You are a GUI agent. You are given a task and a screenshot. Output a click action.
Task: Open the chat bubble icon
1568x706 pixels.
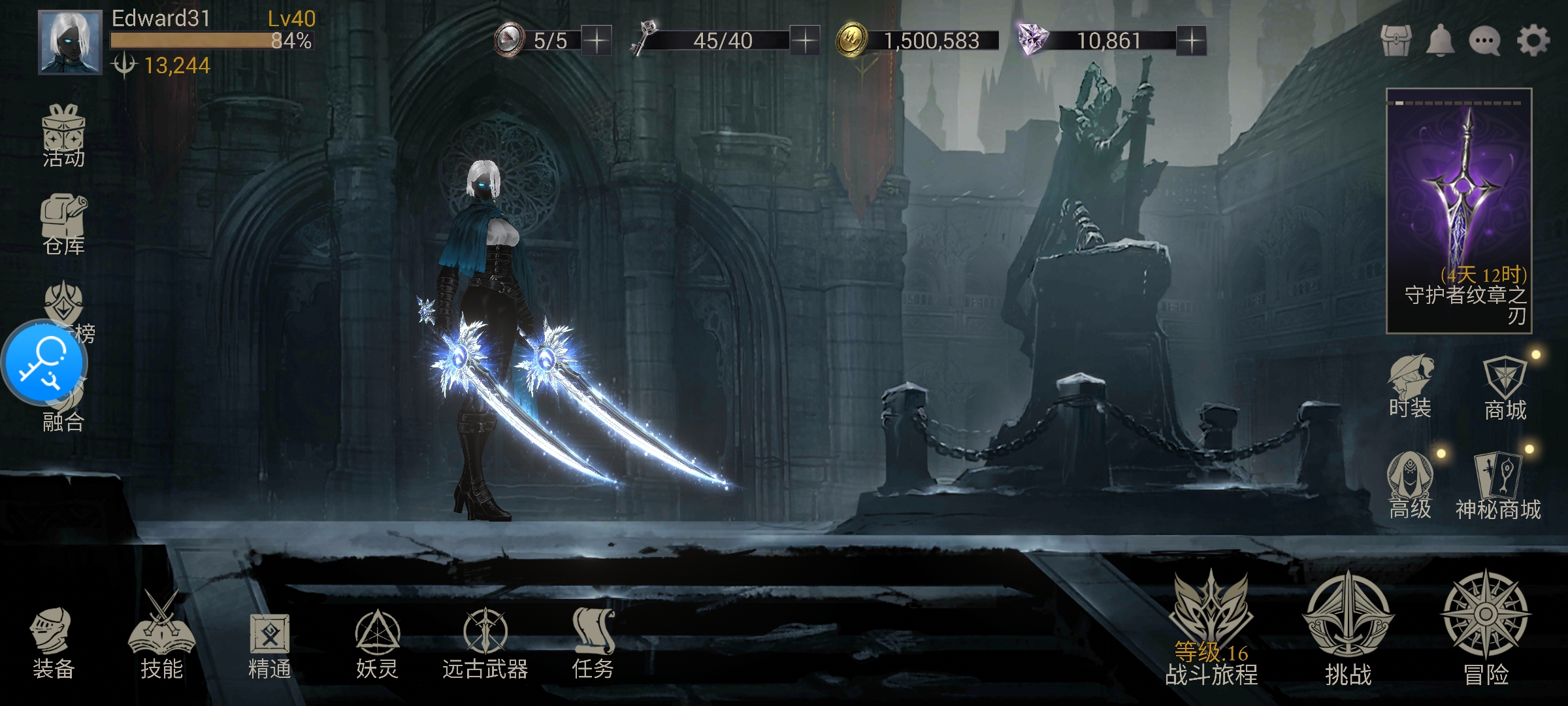pyautogui.click(x=1484, y=41)
